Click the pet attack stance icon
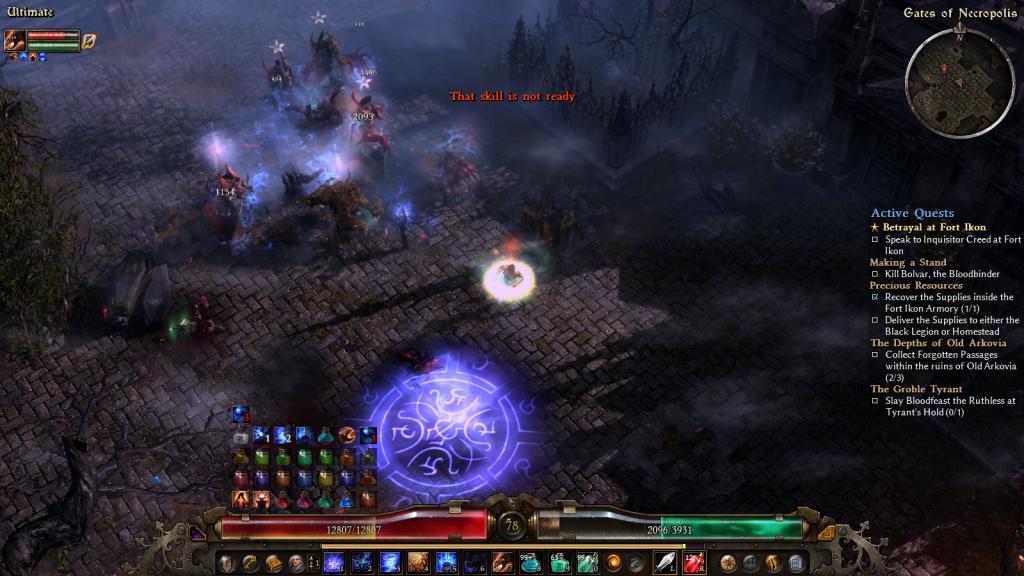 88,41
